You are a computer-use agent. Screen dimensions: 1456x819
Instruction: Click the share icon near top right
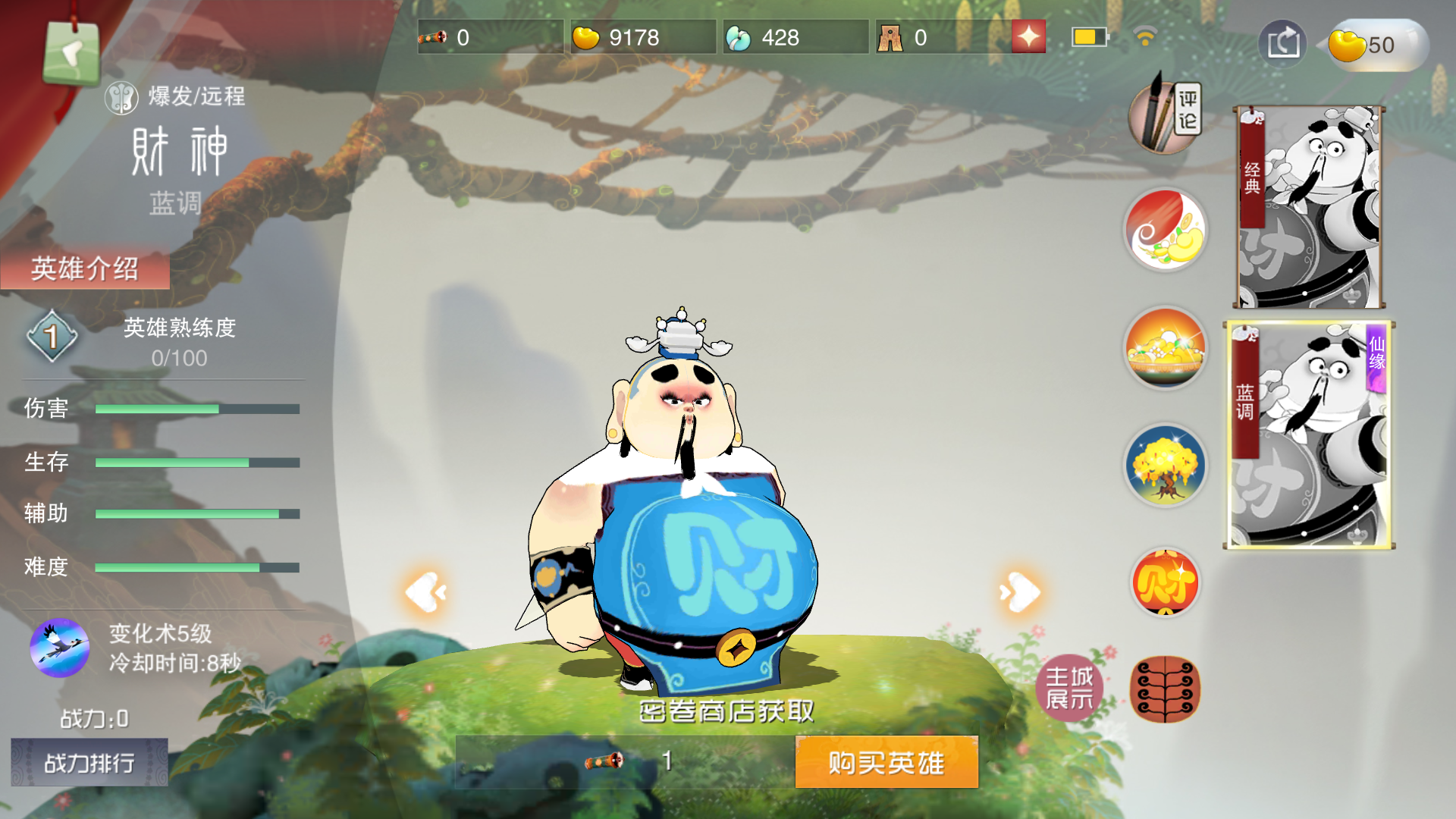tap(1282, 43)
